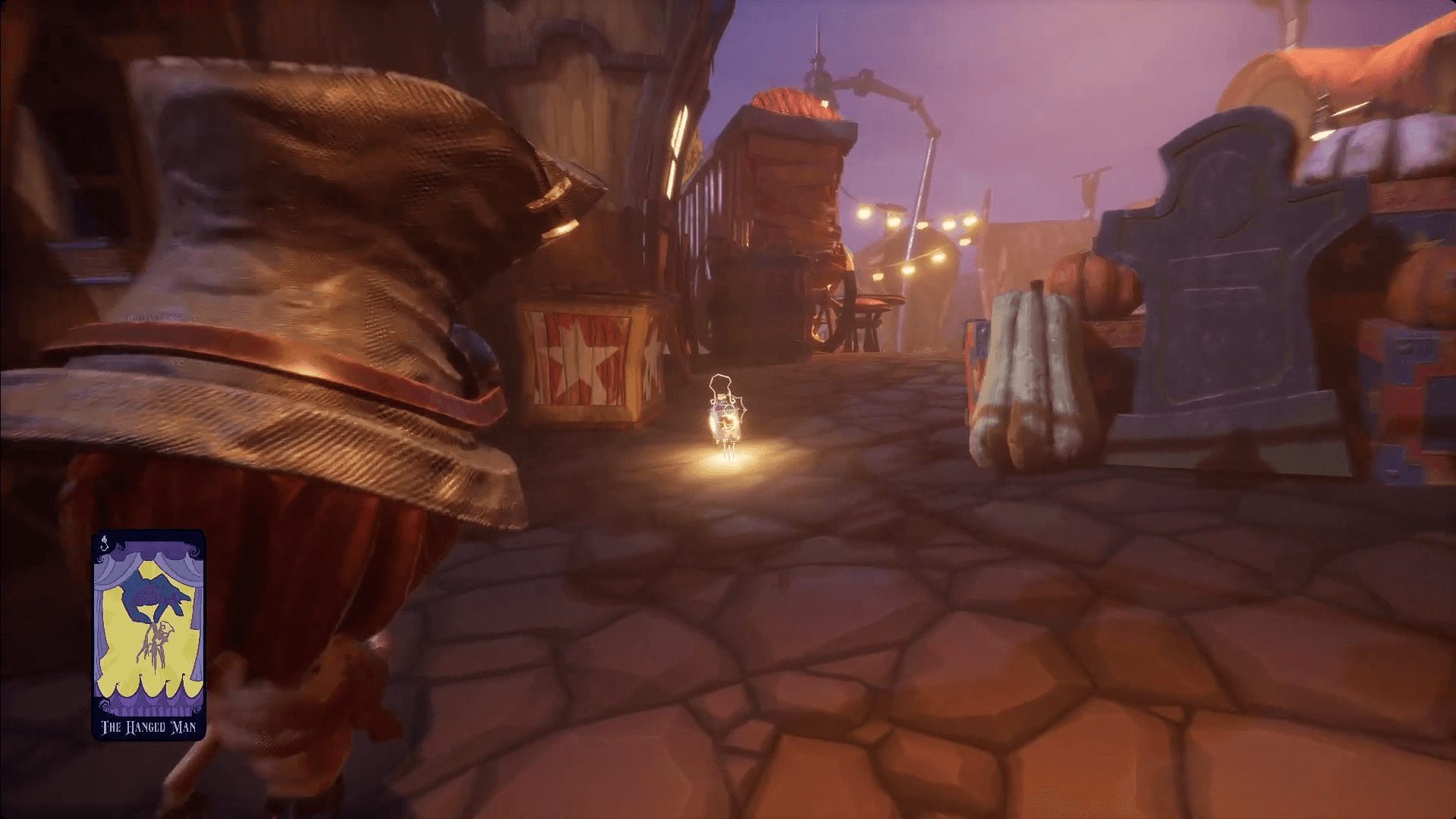
Task: Select The Hanged Man tarot card
Action: click(x=149, y=635)
